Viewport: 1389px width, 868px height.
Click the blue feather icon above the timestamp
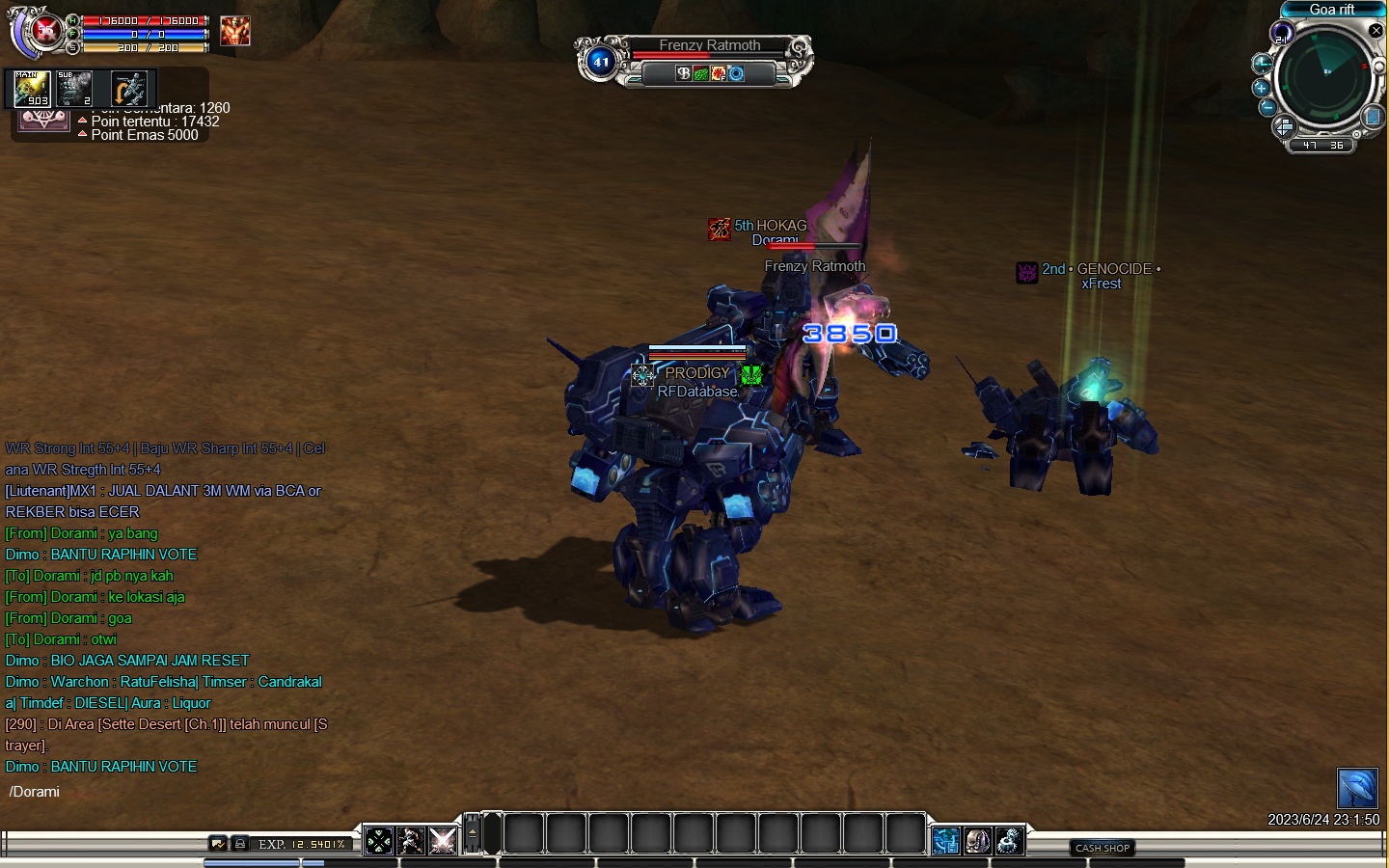click(1357, 788)
